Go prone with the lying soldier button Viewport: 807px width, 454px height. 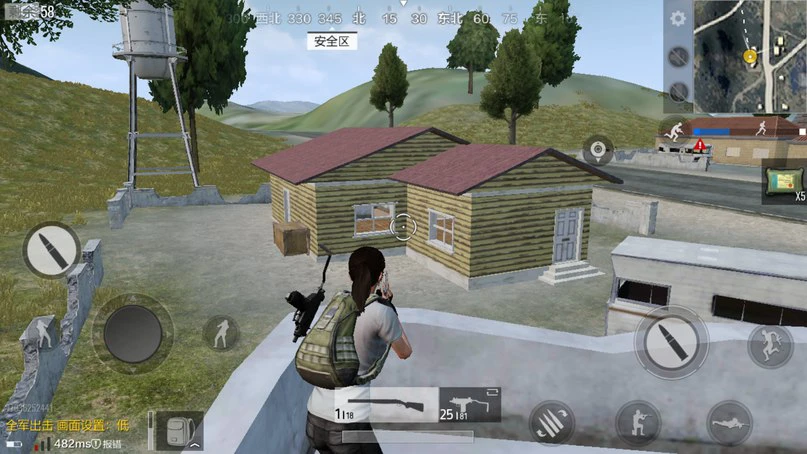729,422
